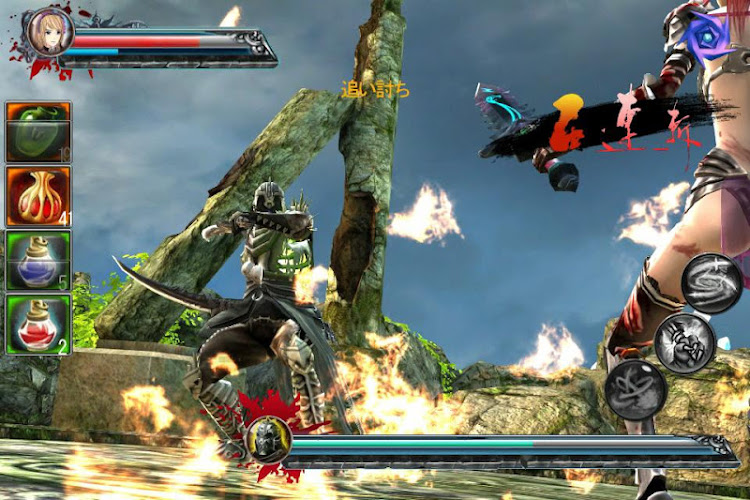
Task: Use the red gold-caged orb item
Action: click(38, 195)
